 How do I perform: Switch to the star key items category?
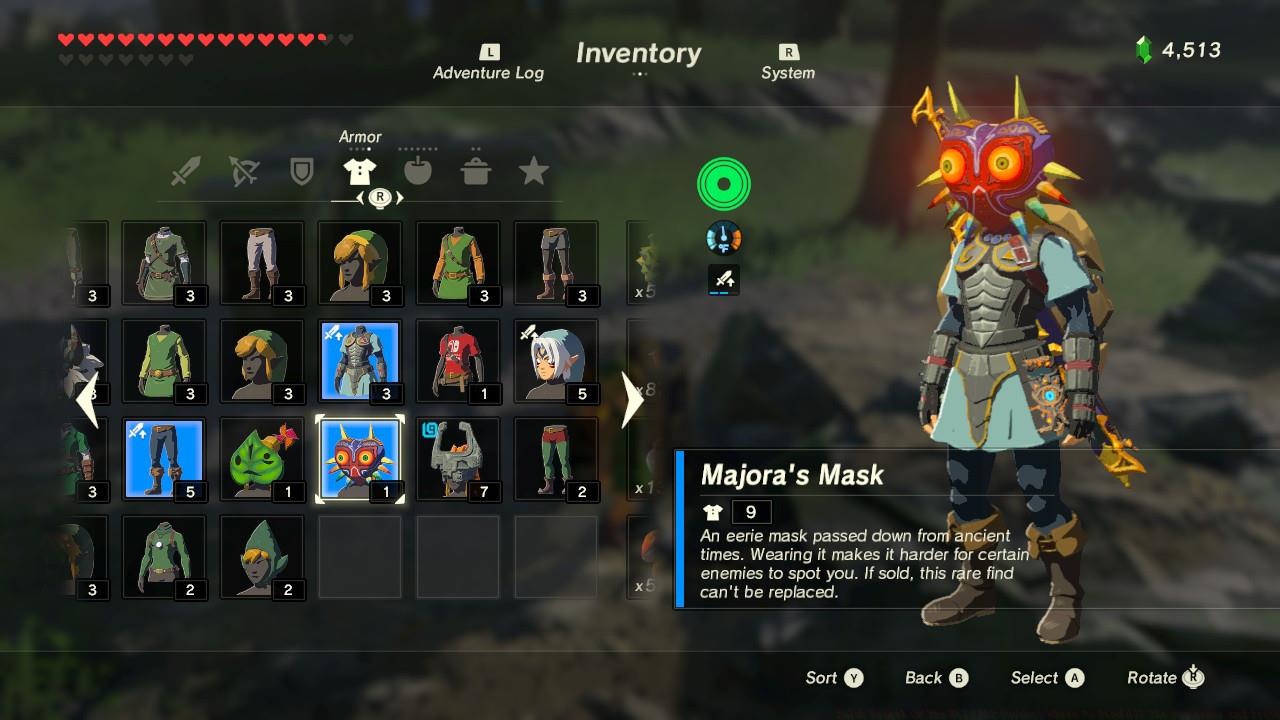point(534,172)
